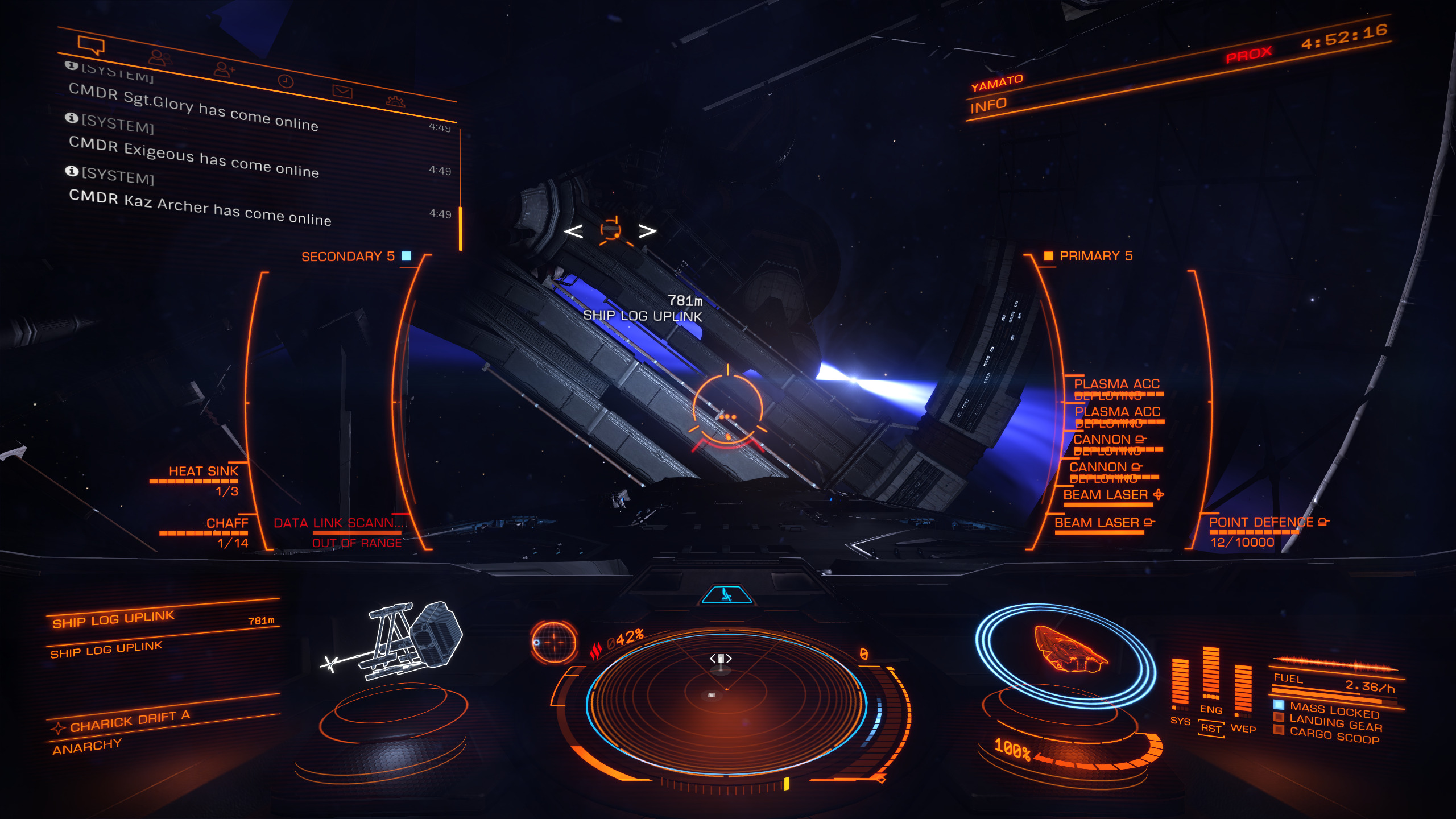Click the RST power reset label
1456x819 pixels.
point(1211,729)
